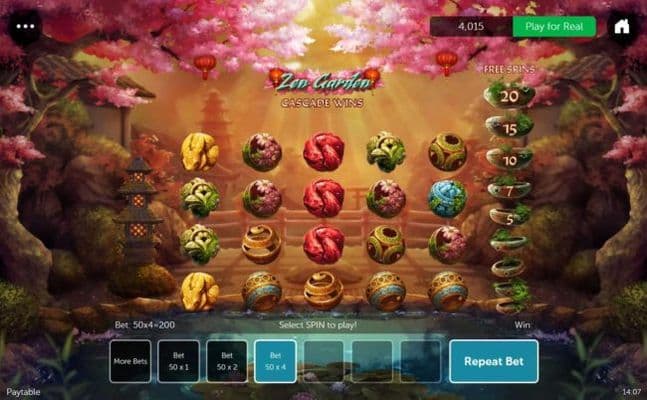The height and width of the screenshot is (400, 647).
Task: Choose the Bet 50 x 2 option
Action: [x=227, y=361]
